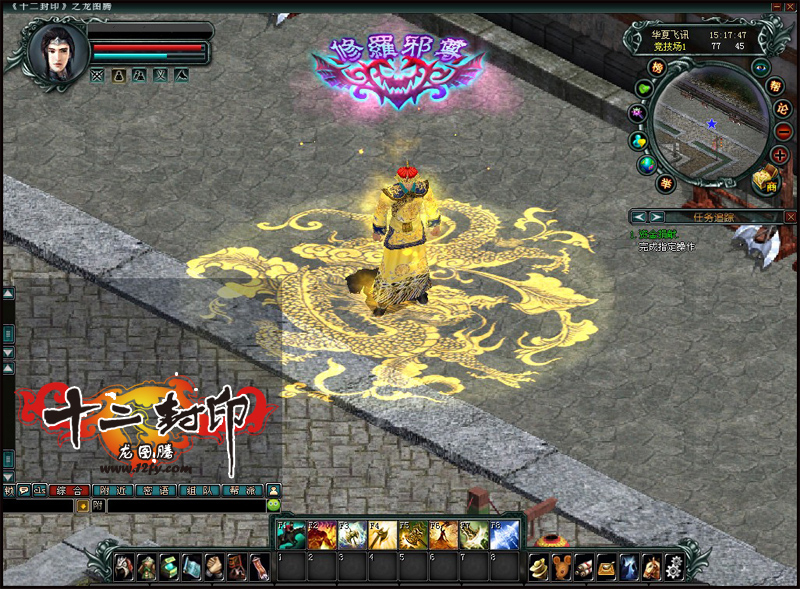Zoom out the minimap with the minus button

782,131
